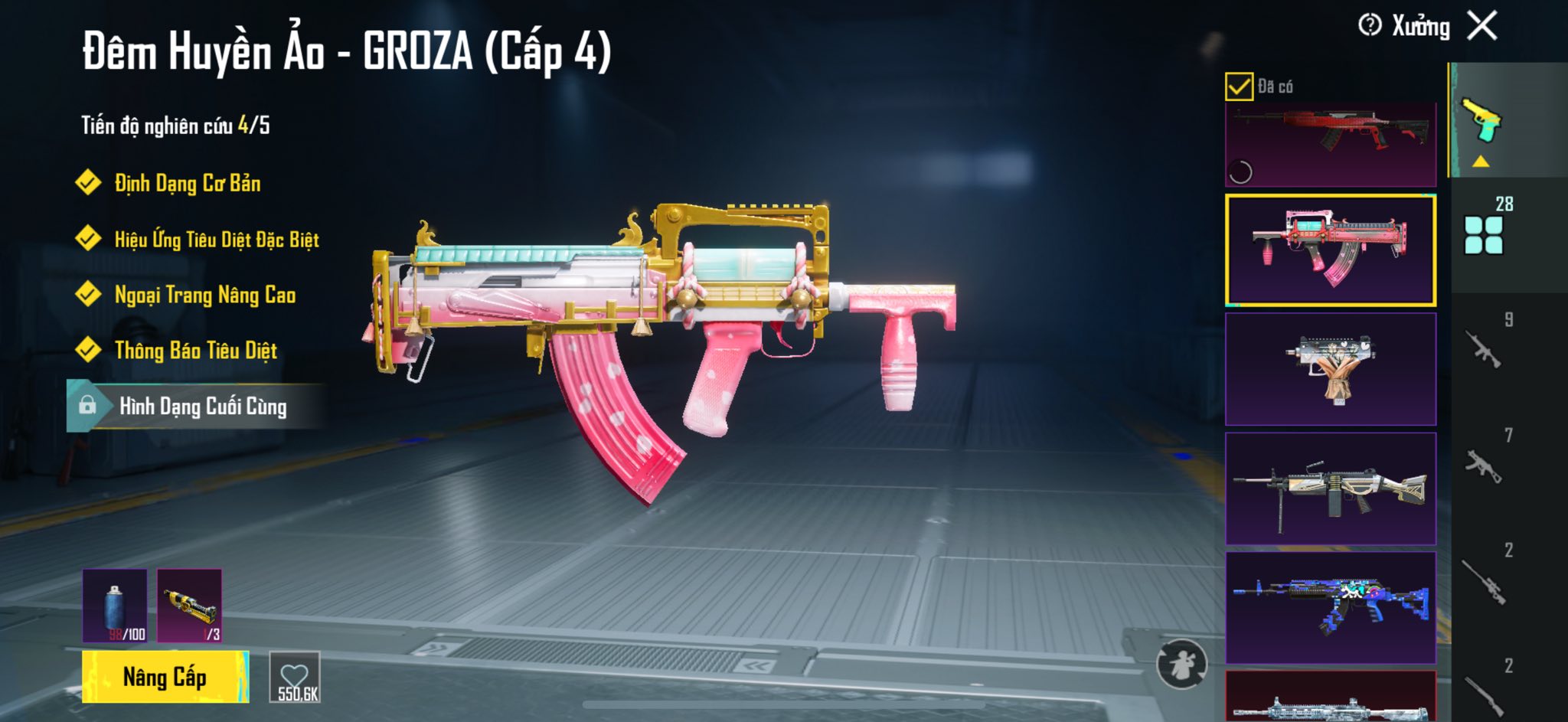
Task: Select the locked Hình Dạng Cuối Cùng stage
Action: tap(202, 407)
